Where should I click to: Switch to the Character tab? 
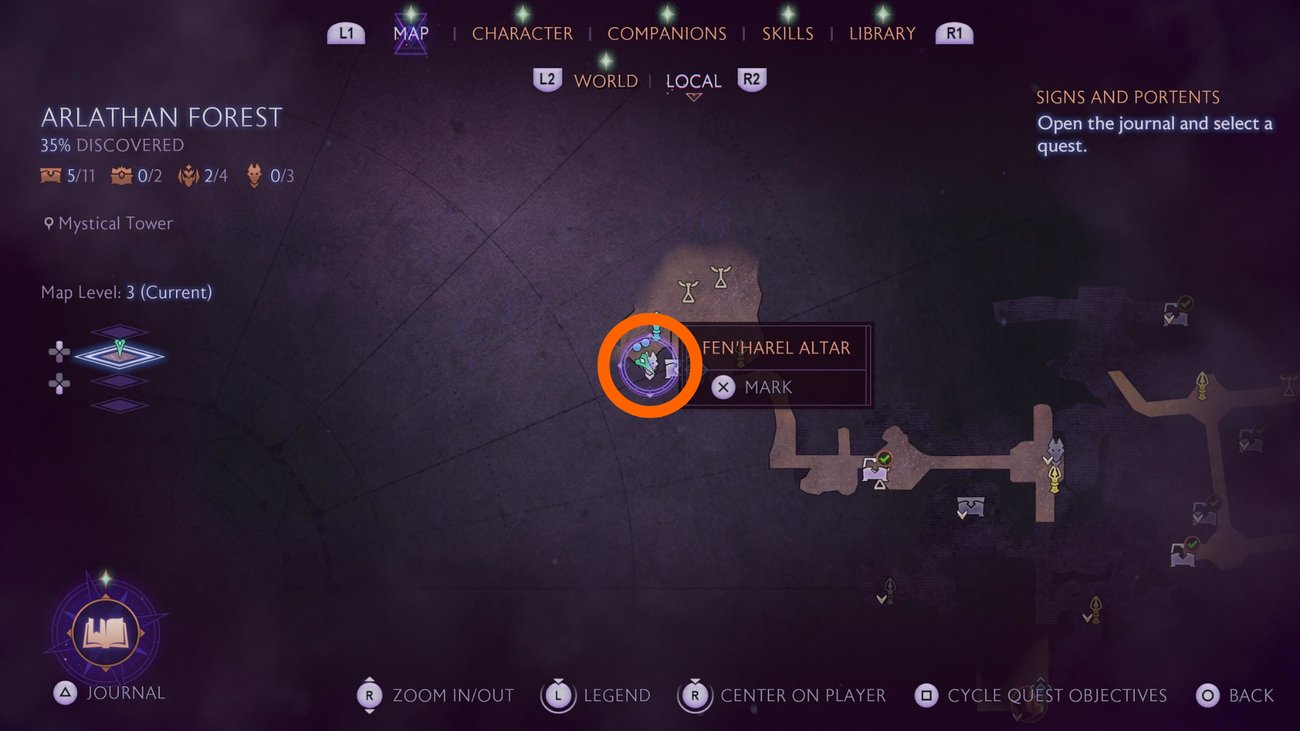point(522,34)
